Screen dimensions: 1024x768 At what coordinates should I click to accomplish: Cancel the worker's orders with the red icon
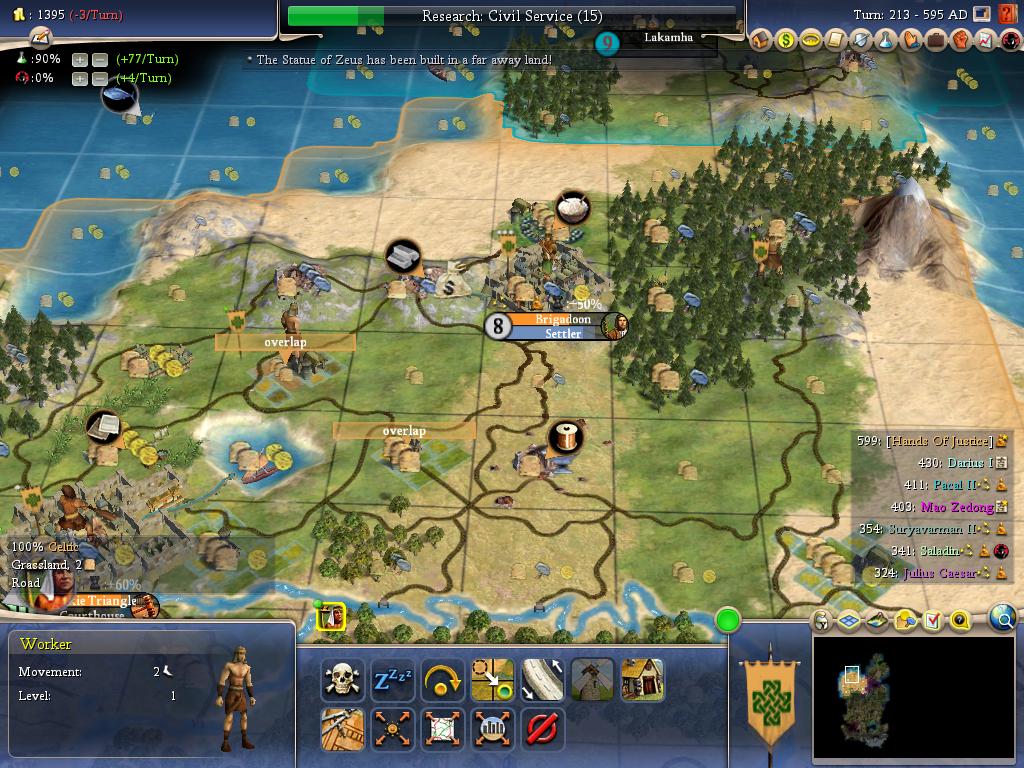point(542,729)
